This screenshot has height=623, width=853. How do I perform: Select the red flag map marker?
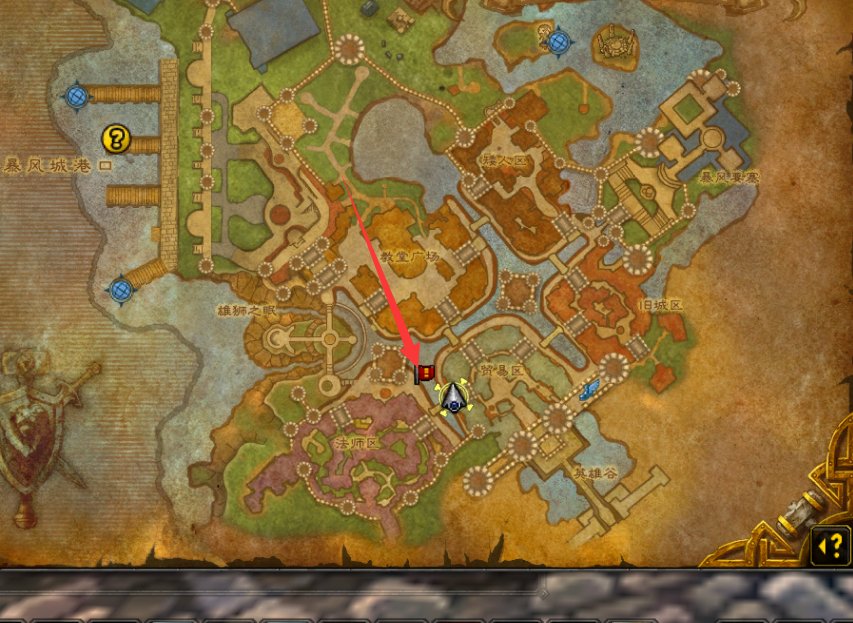click(424, 373)
